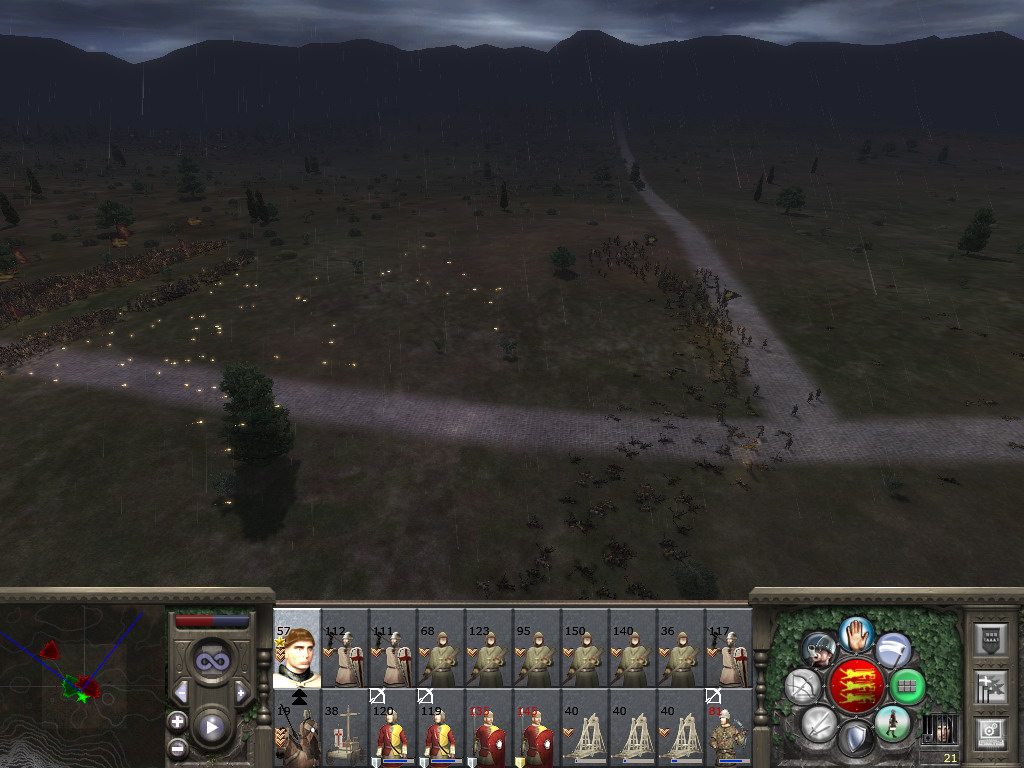Screen dimensions: 1024x768
Task: Toggle the infinity battle timer button
Action: 211,661
